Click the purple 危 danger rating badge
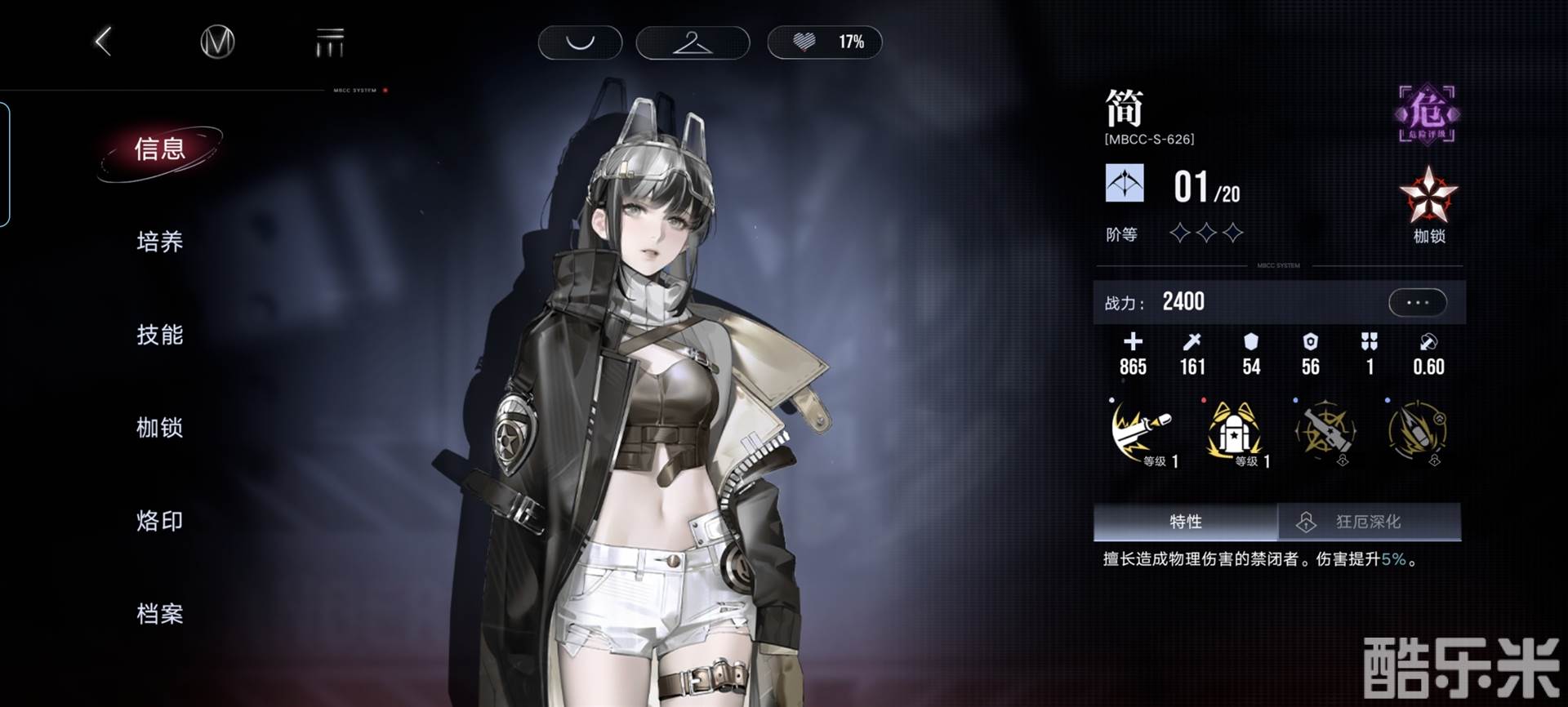 1427,114
